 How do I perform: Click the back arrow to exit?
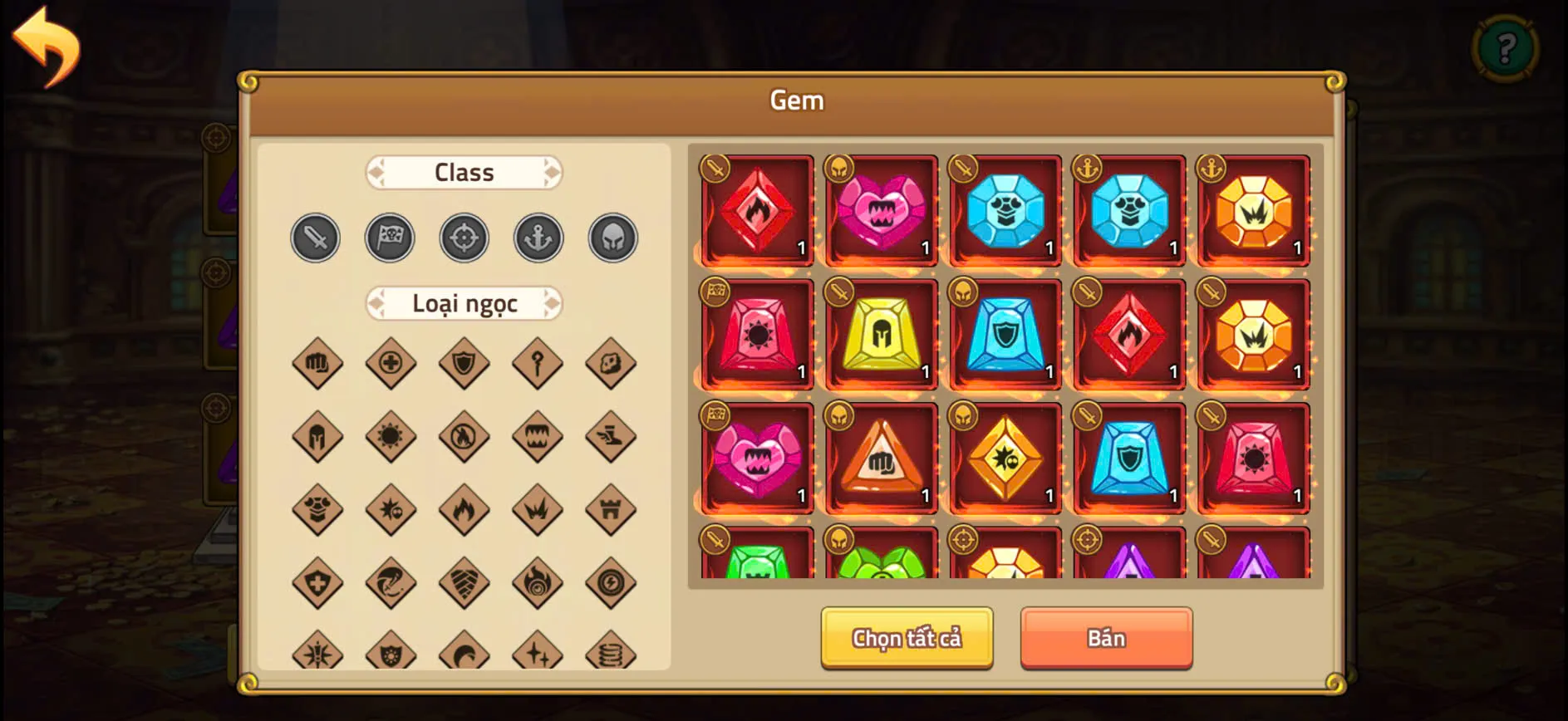pyautogui.click(x=47, y=46)
